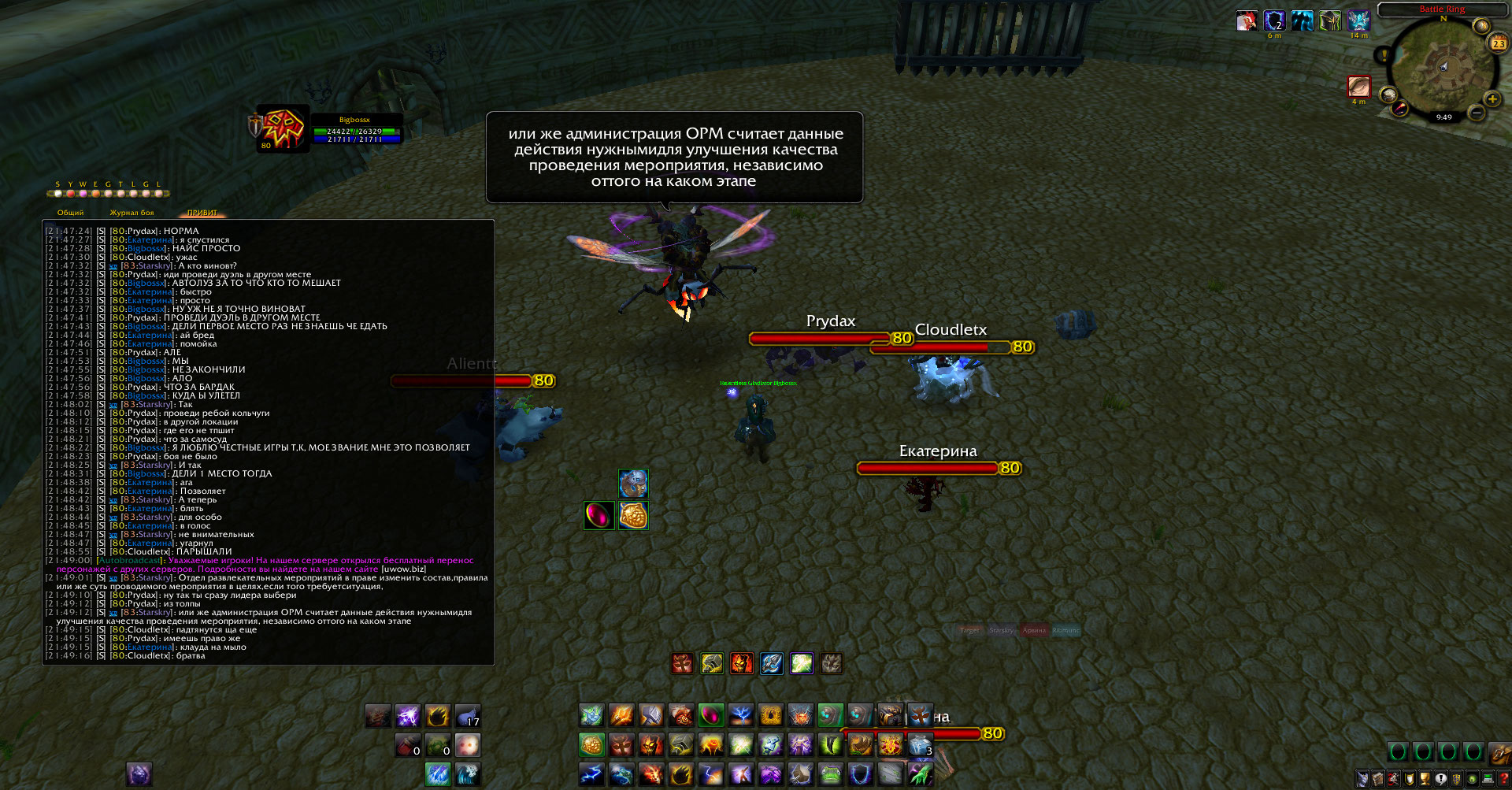This screenshot has width=1512, height=790.
Task: Activate the pink gem ability on action bar
Action: (710, 715)
